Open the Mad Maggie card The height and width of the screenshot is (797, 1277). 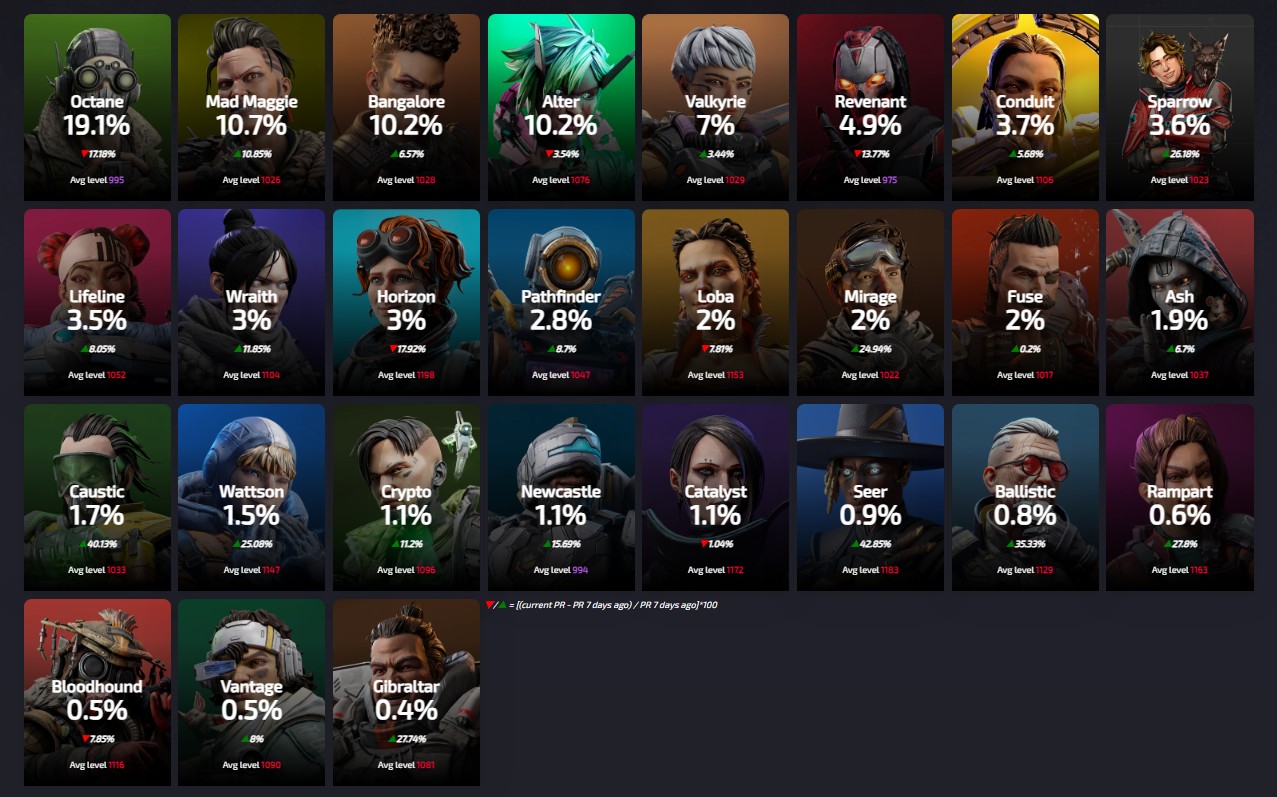point(251,107)
